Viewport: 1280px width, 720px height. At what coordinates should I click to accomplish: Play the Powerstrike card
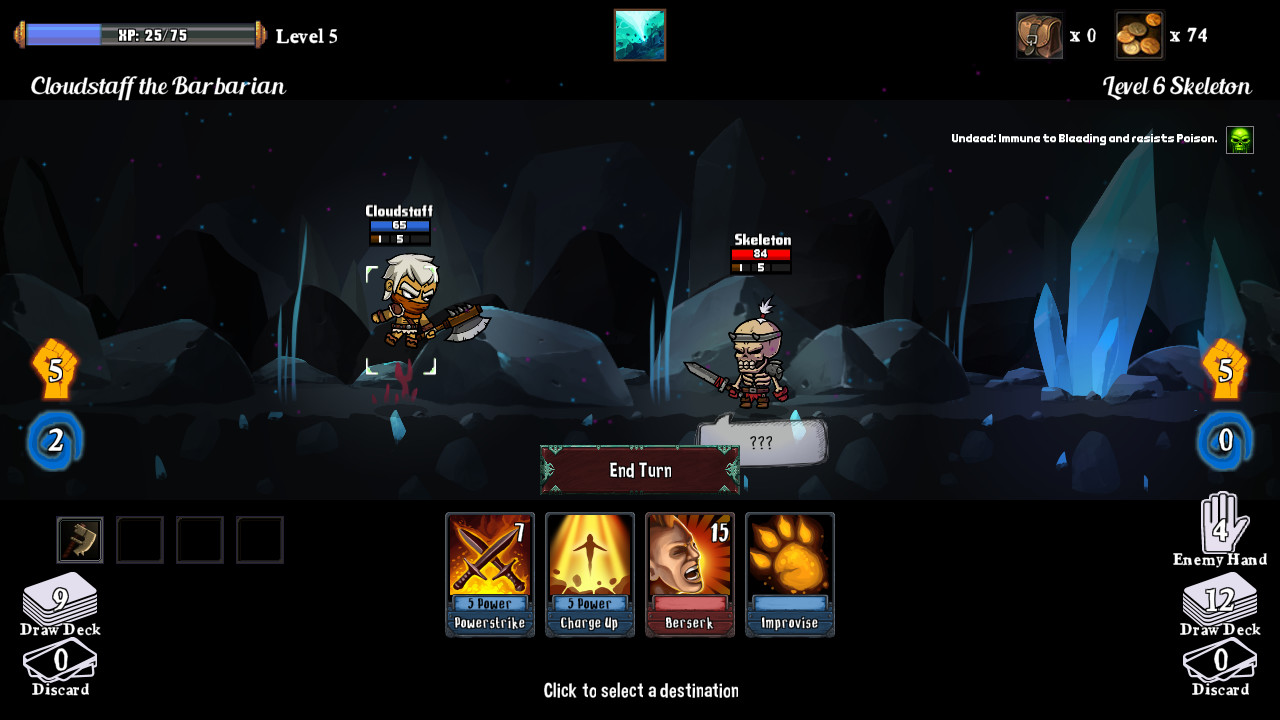pyautogui.click(x=489, y=574)
